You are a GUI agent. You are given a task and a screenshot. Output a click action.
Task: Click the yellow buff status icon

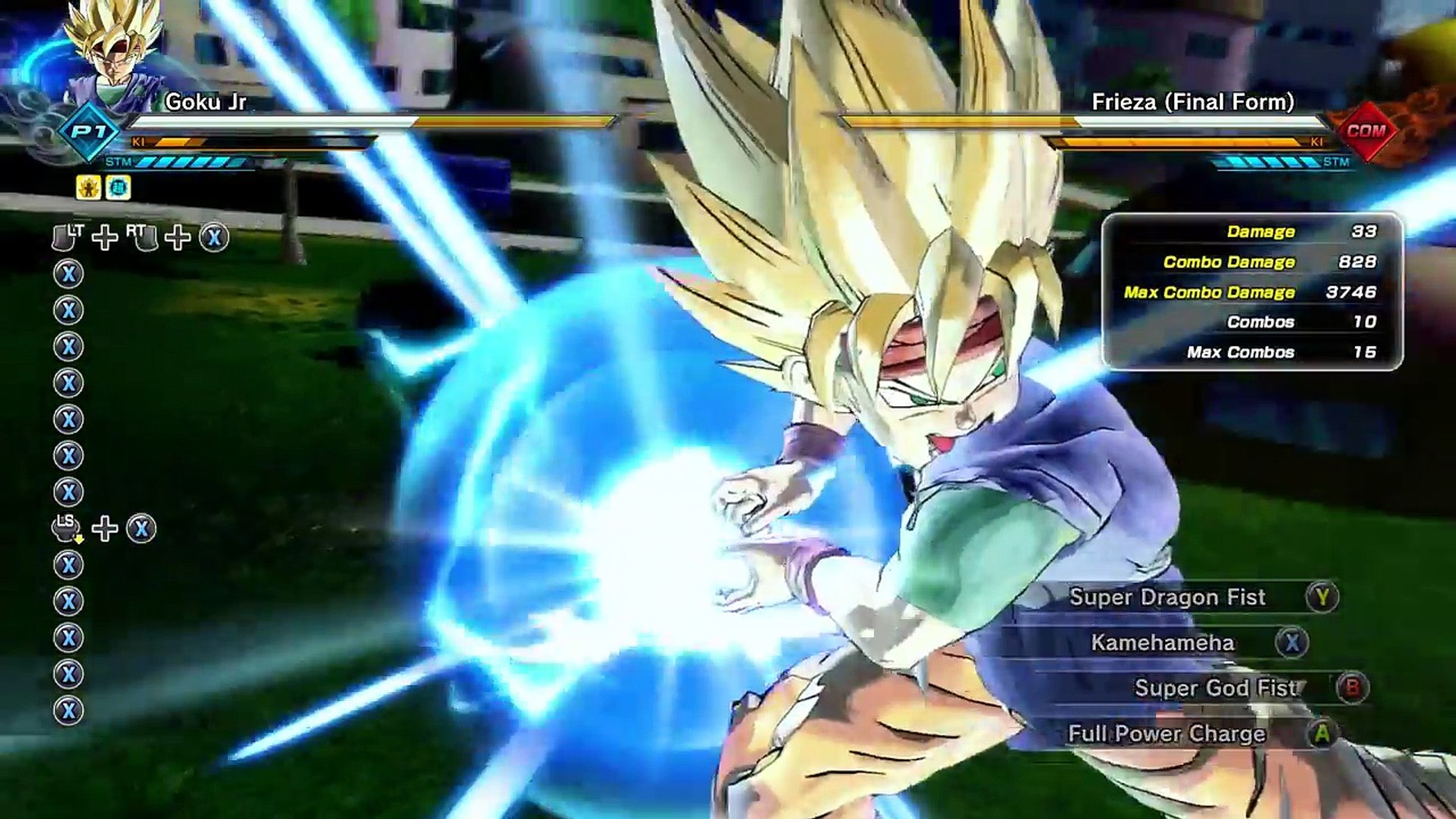point(89,187)
